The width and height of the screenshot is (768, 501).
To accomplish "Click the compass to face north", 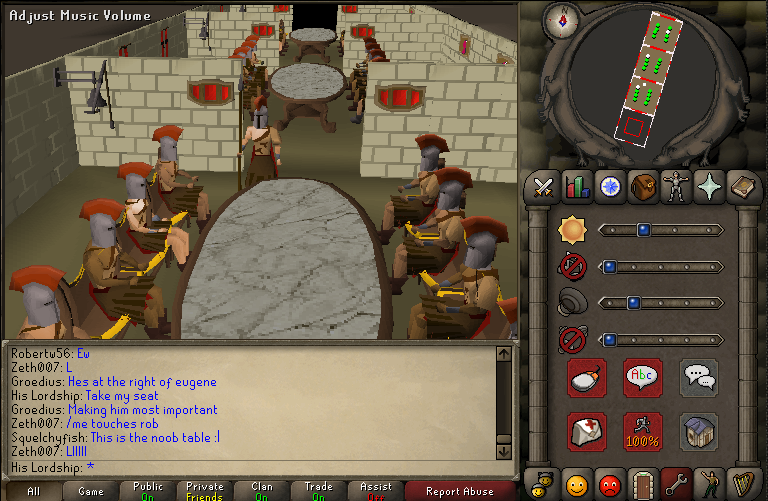I will (564, 20).
